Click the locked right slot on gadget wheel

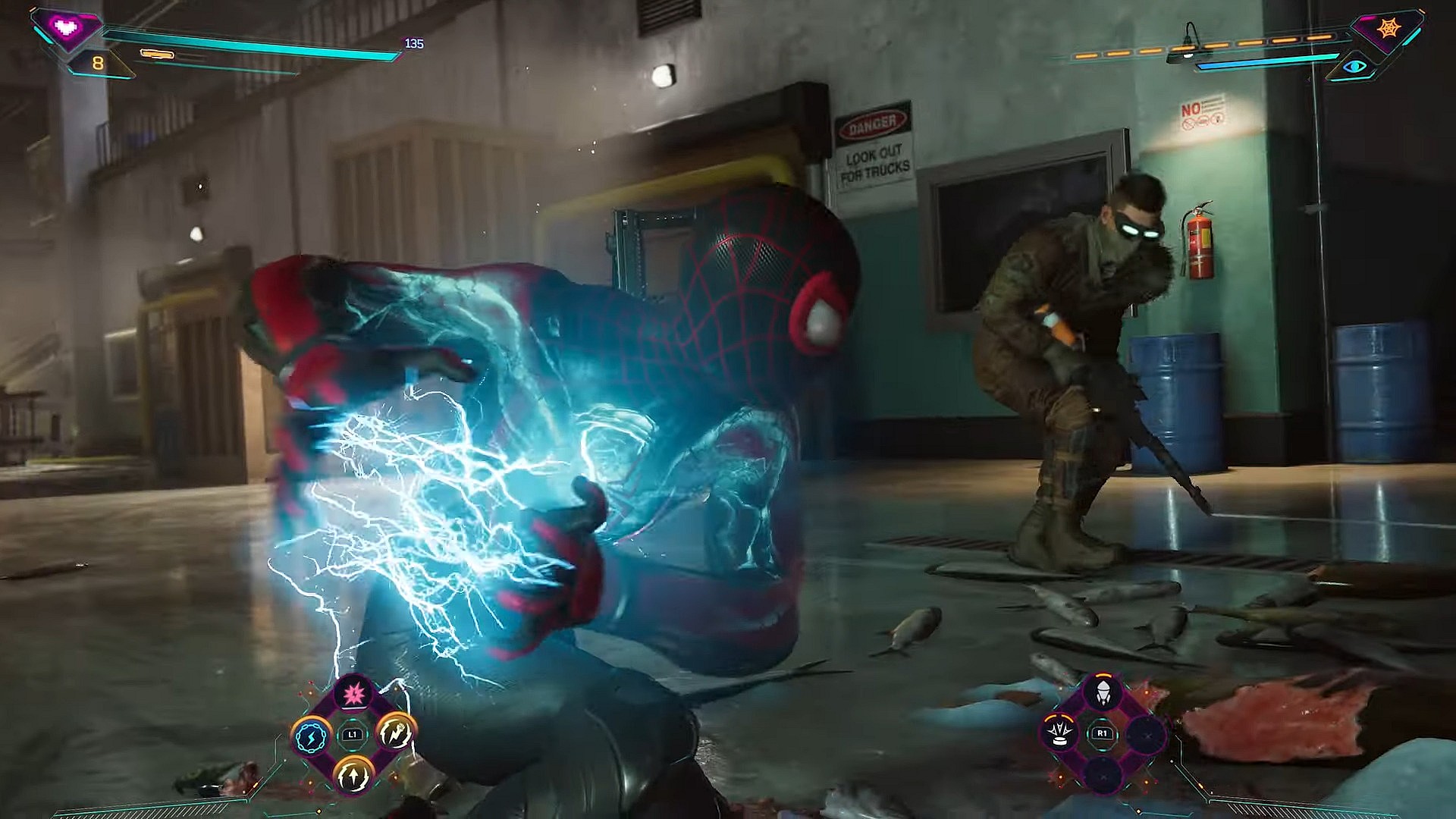tap(1147, 736)
